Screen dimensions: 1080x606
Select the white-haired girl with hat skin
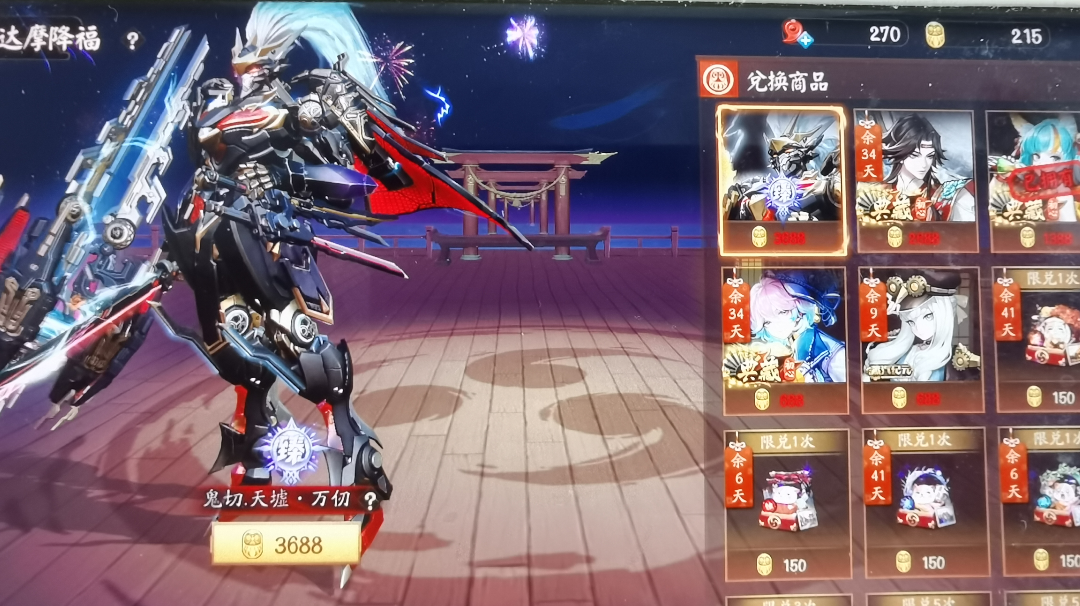coord(918,338)
